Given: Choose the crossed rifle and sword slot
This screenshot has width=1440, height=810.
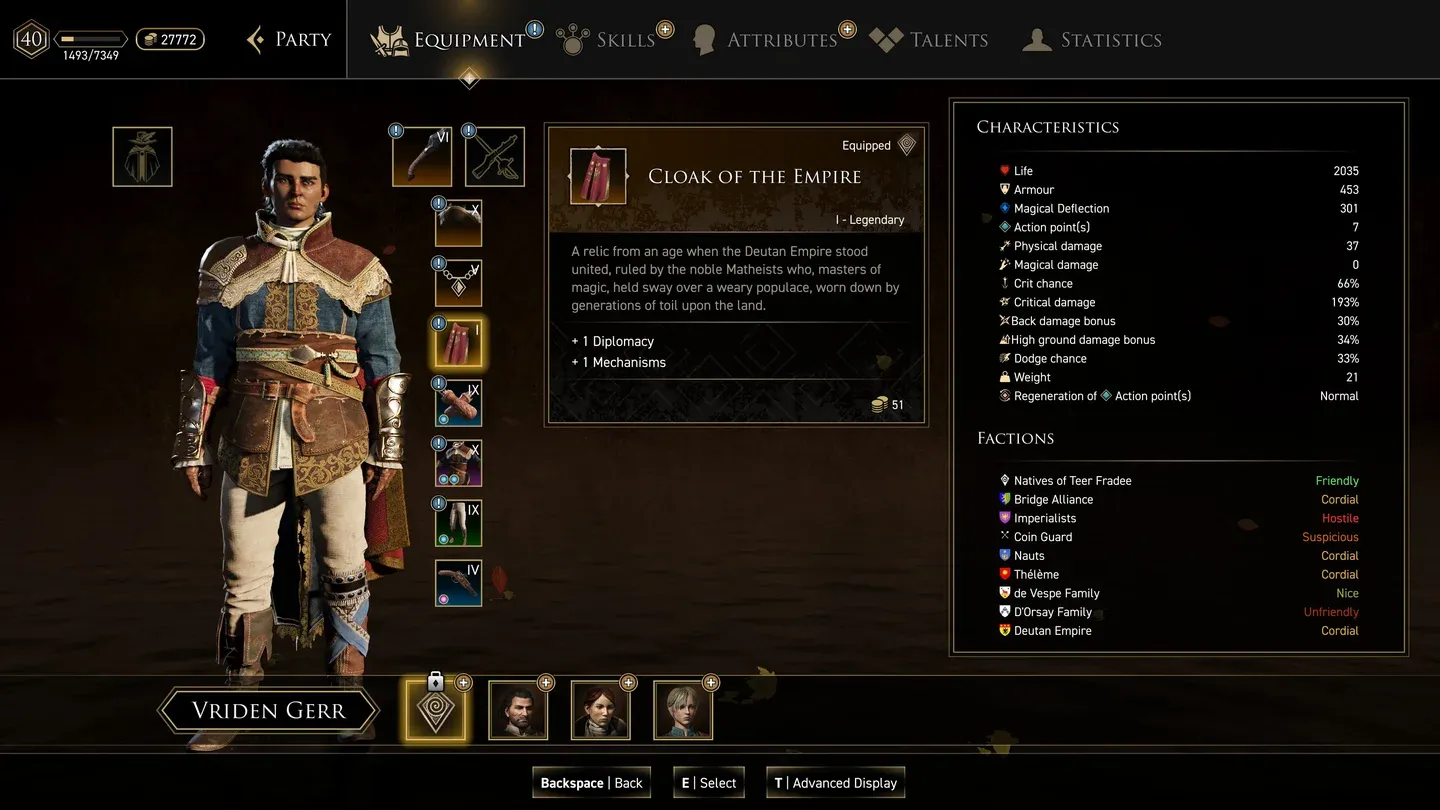Looking at the screenshot, I should (494, 157).
